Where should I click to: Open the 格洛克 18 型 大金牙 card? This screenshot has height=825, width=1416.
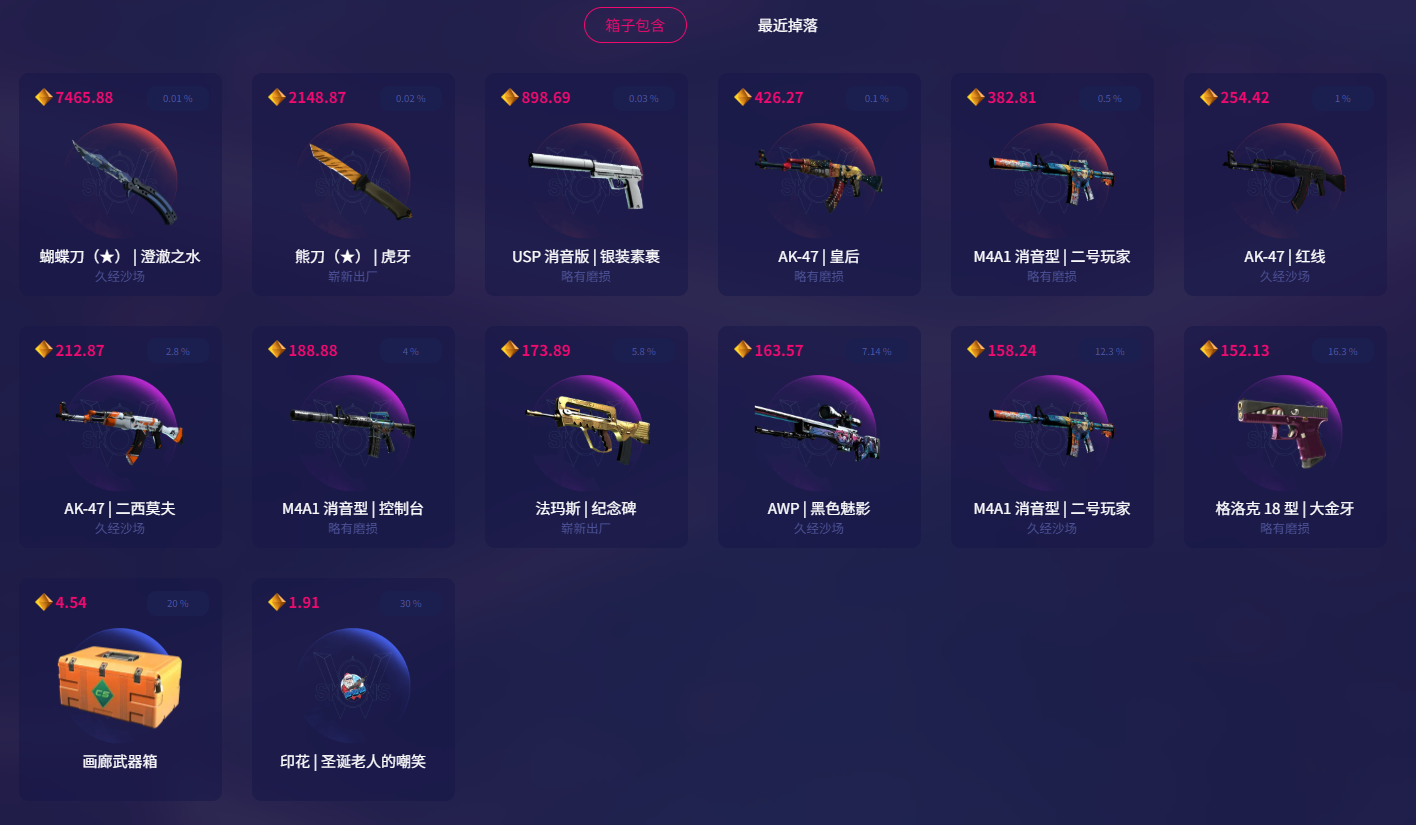click(1285, 437)
